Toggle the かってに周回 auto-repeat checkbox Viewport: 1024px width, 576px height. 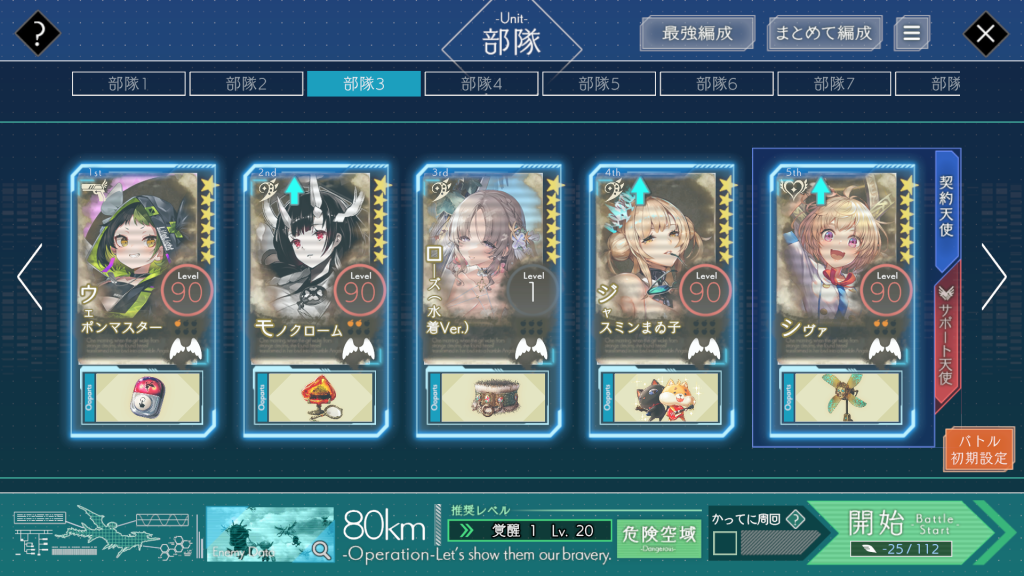[x=725, y=543]
